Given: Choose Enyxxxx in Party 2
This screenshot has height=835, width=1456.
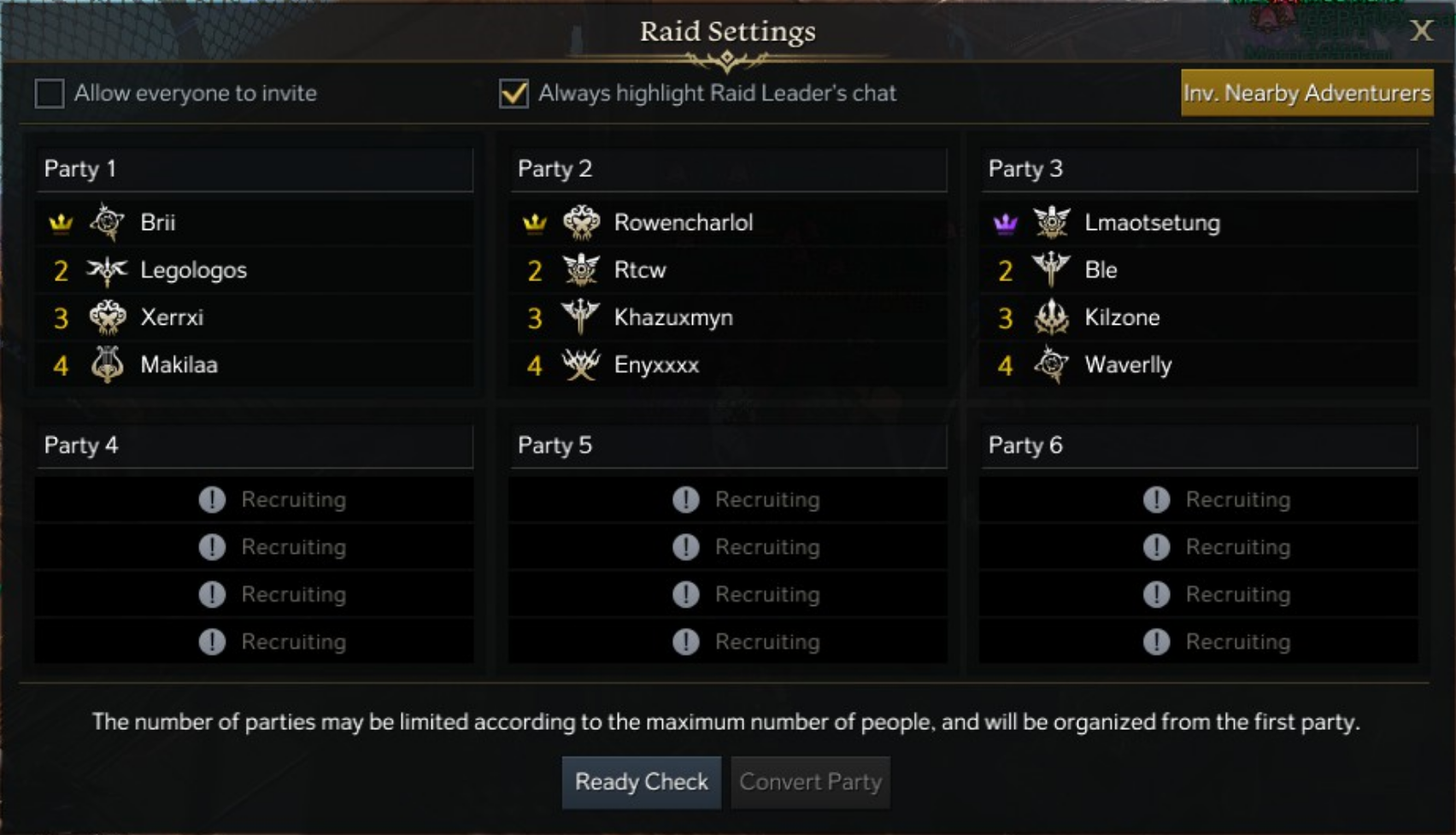Looking at the screenshot, I should click(656, 366).
